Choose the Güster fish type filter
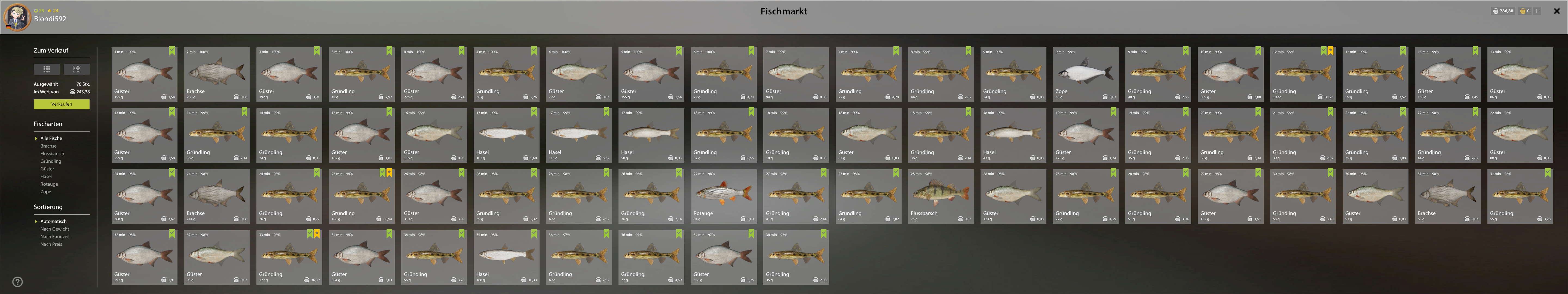 47,169
